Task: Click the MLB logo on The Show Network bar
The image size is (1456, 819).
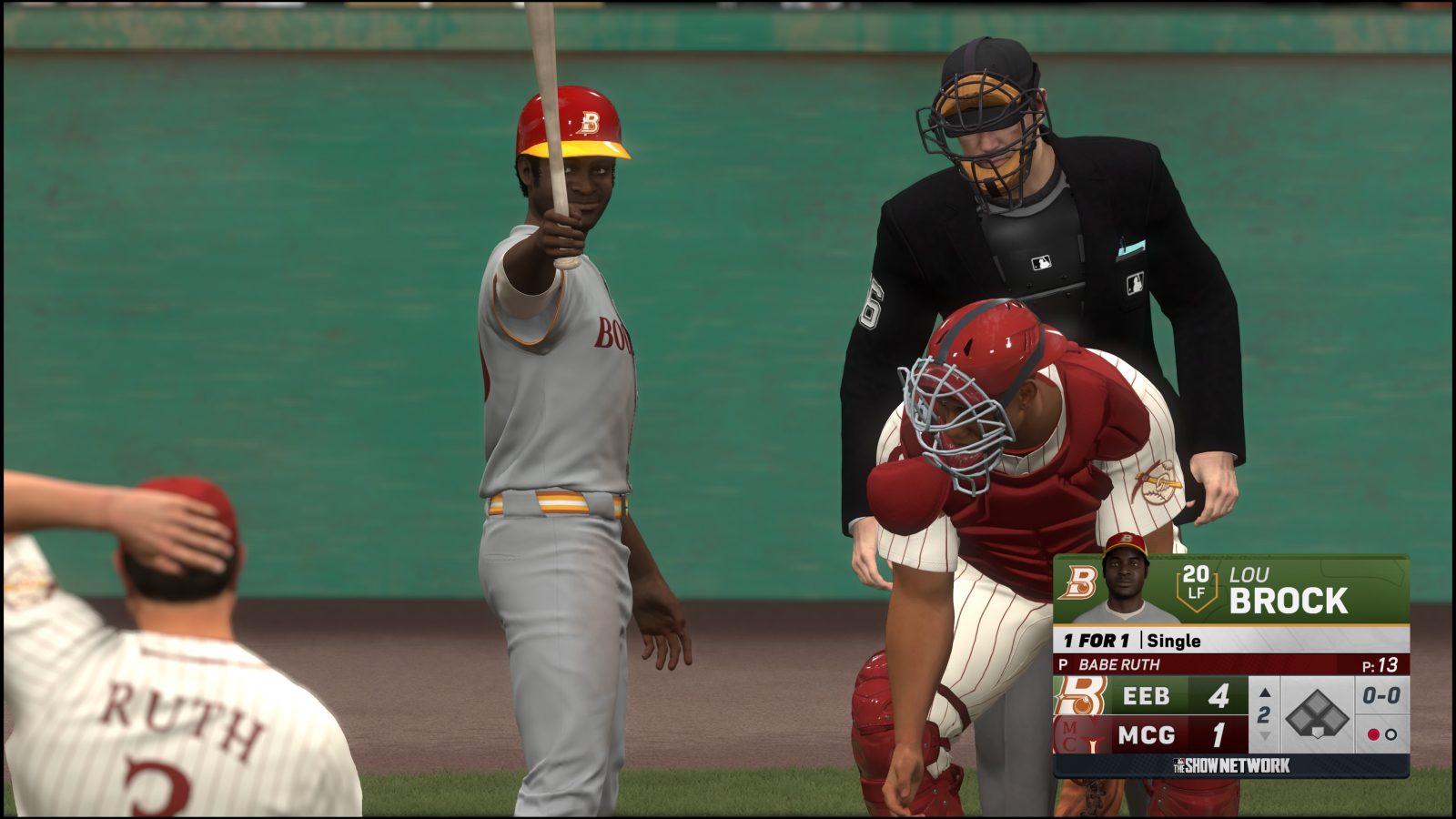Action: pos(1179,763)
